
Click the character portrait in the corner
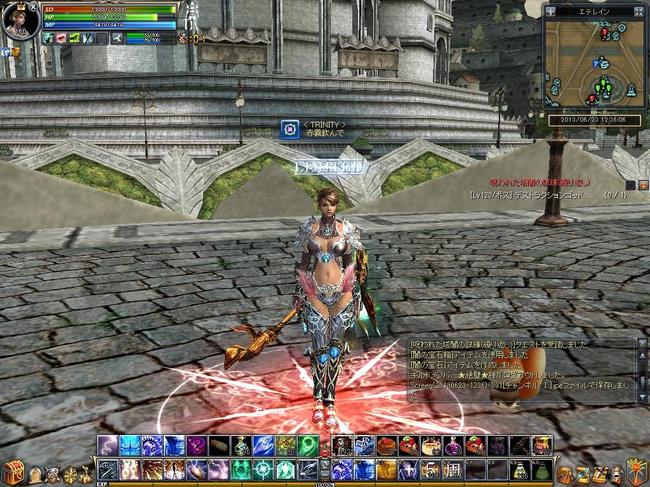click(x=19, y=19)
